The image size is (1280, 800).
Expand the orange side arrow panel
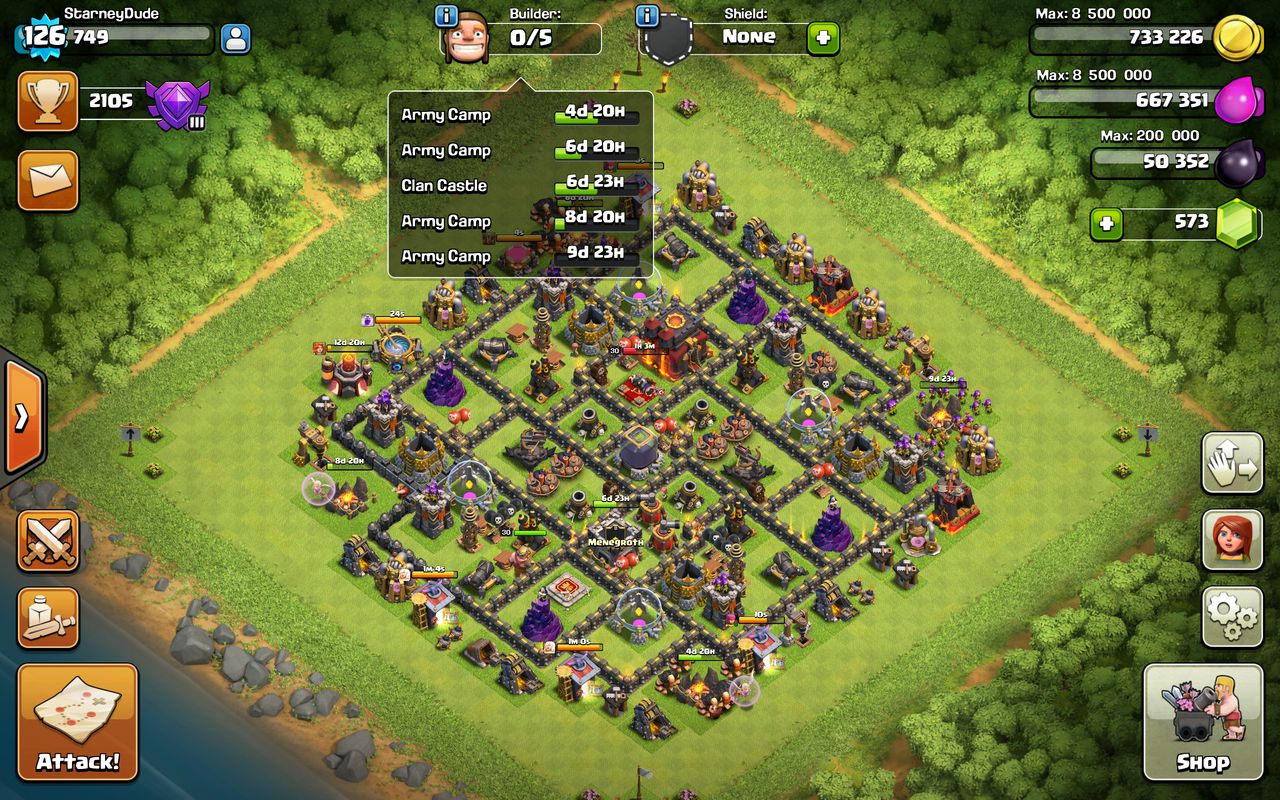tap(21, 416)
